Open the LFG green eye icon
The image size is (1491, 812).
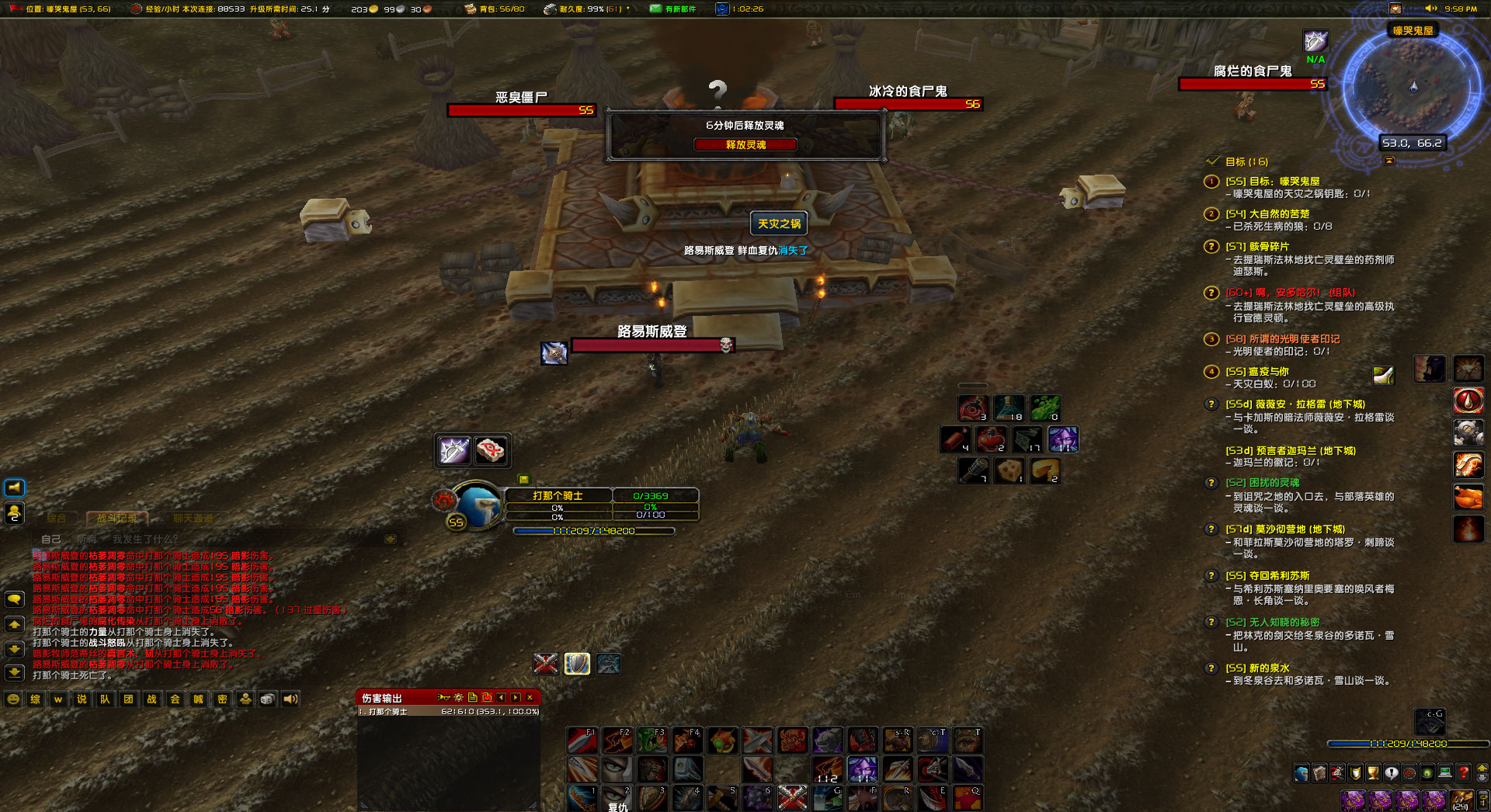[x=1426, y=772]
